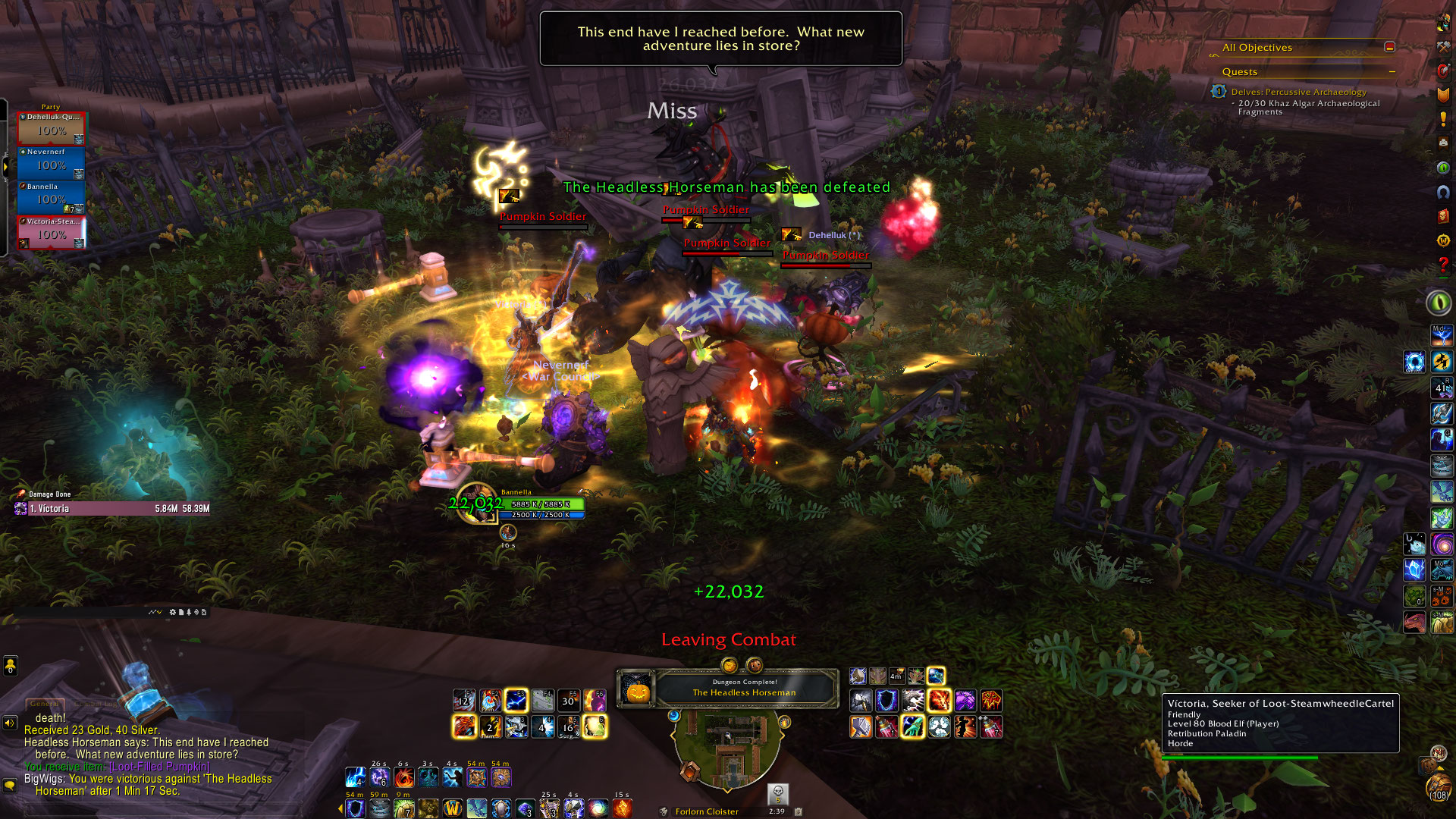
Task: Click the gold W token icon
Action: click(x=453, y=808)
